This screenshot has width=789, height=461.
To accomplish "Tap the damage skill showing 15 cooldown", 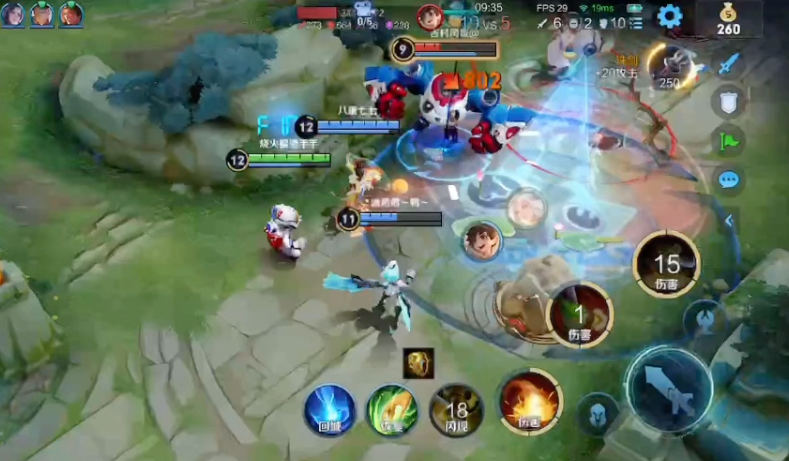I will coord(666,267).
